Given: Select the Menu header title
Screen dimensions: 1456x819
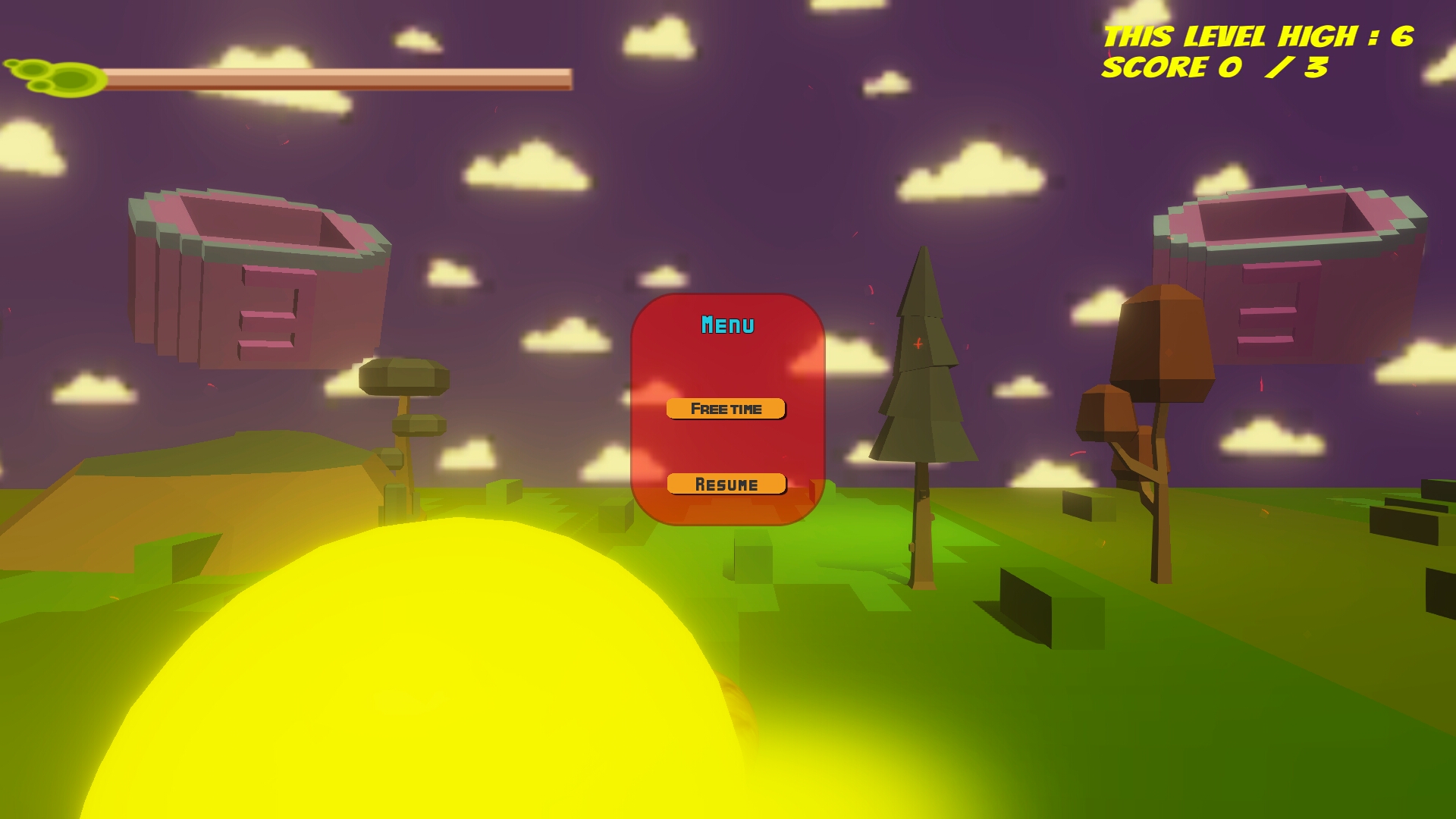Looking at the screenshot, I should 727,325.
